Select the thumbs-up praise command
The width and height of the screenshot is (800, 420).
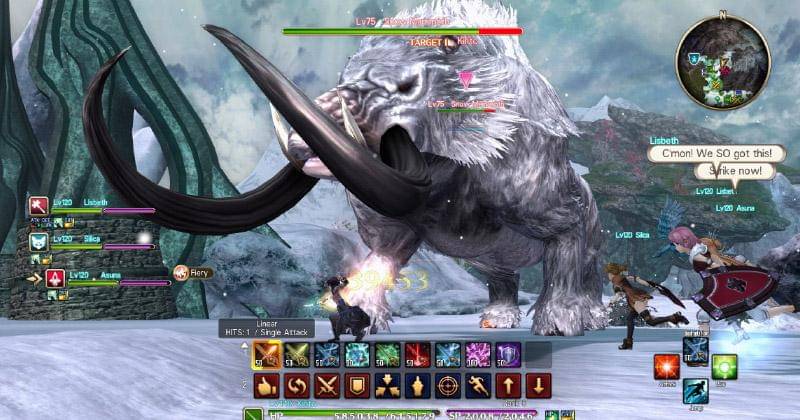pyautogui.click(x=265, y=385)
